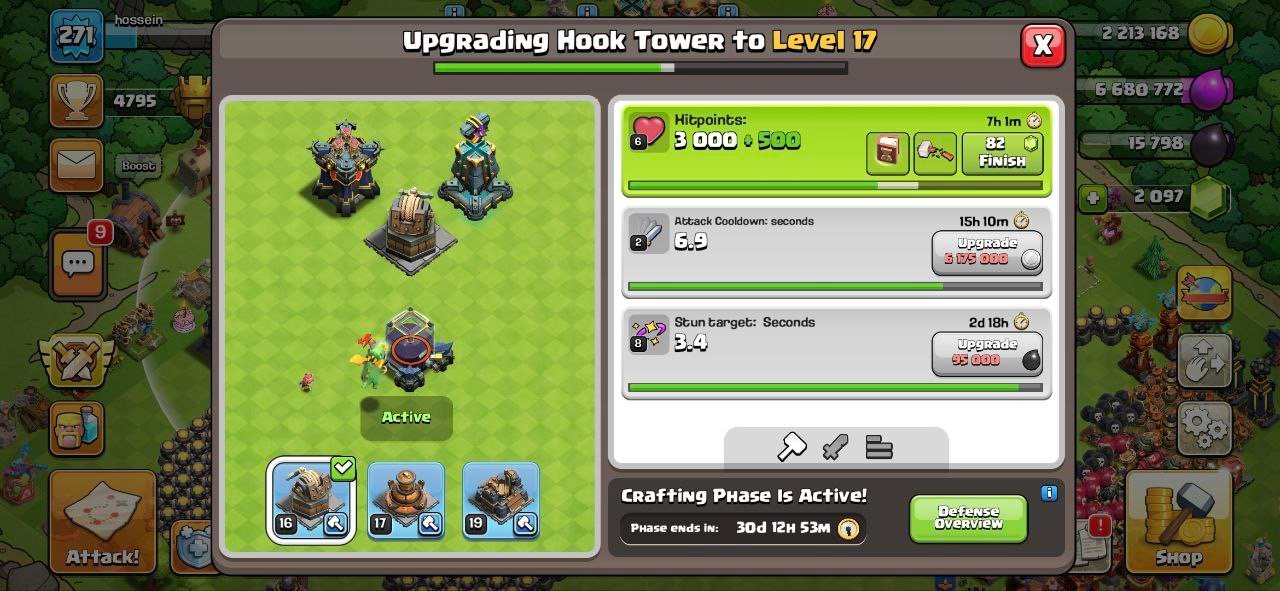Show Crafting Phase info via blue icon
The width and height of the screenshot is (1280, 591).
pyautogui.click(x=1049, y=493)
